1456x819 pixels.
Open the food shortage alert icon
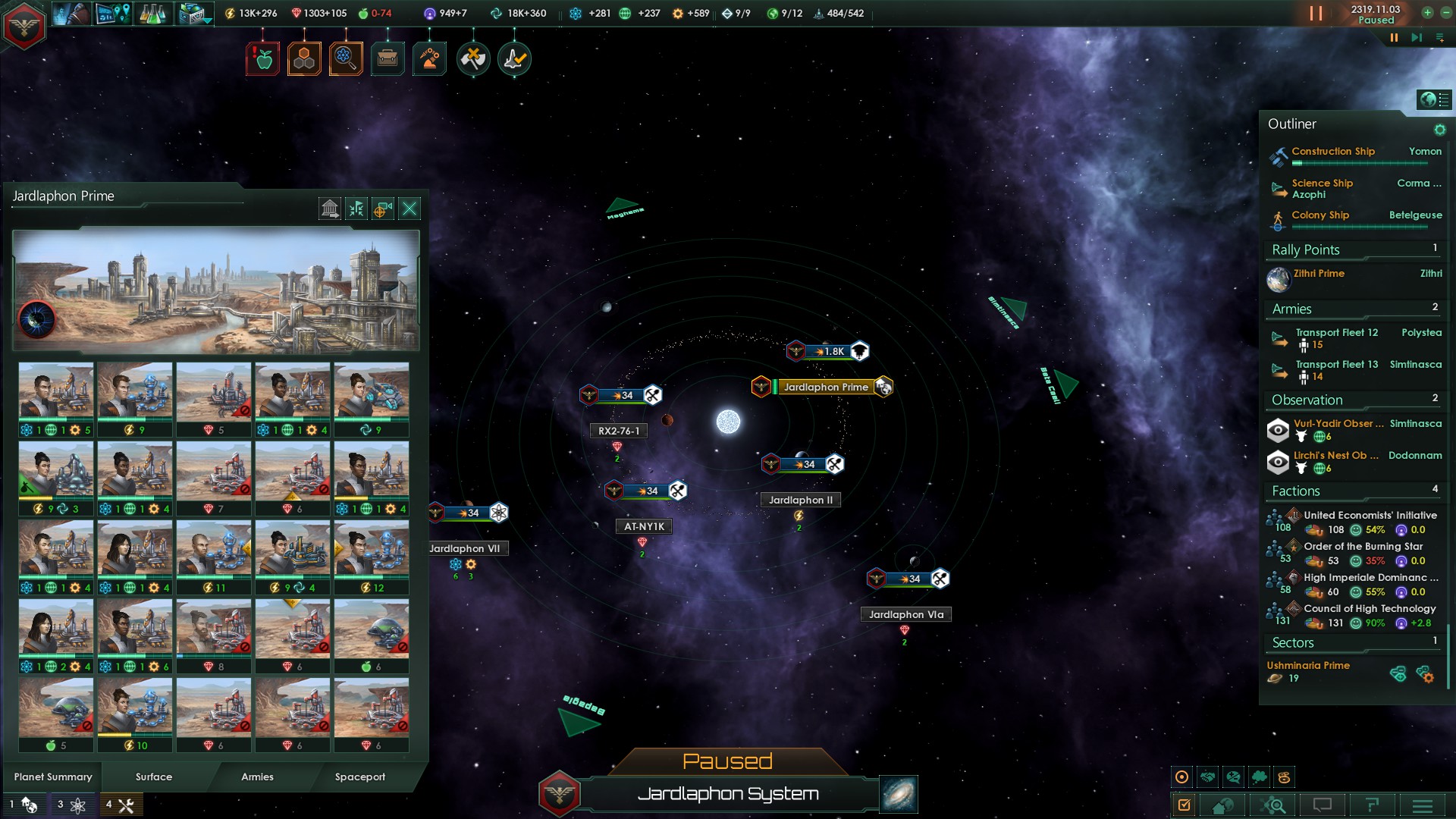262,59
